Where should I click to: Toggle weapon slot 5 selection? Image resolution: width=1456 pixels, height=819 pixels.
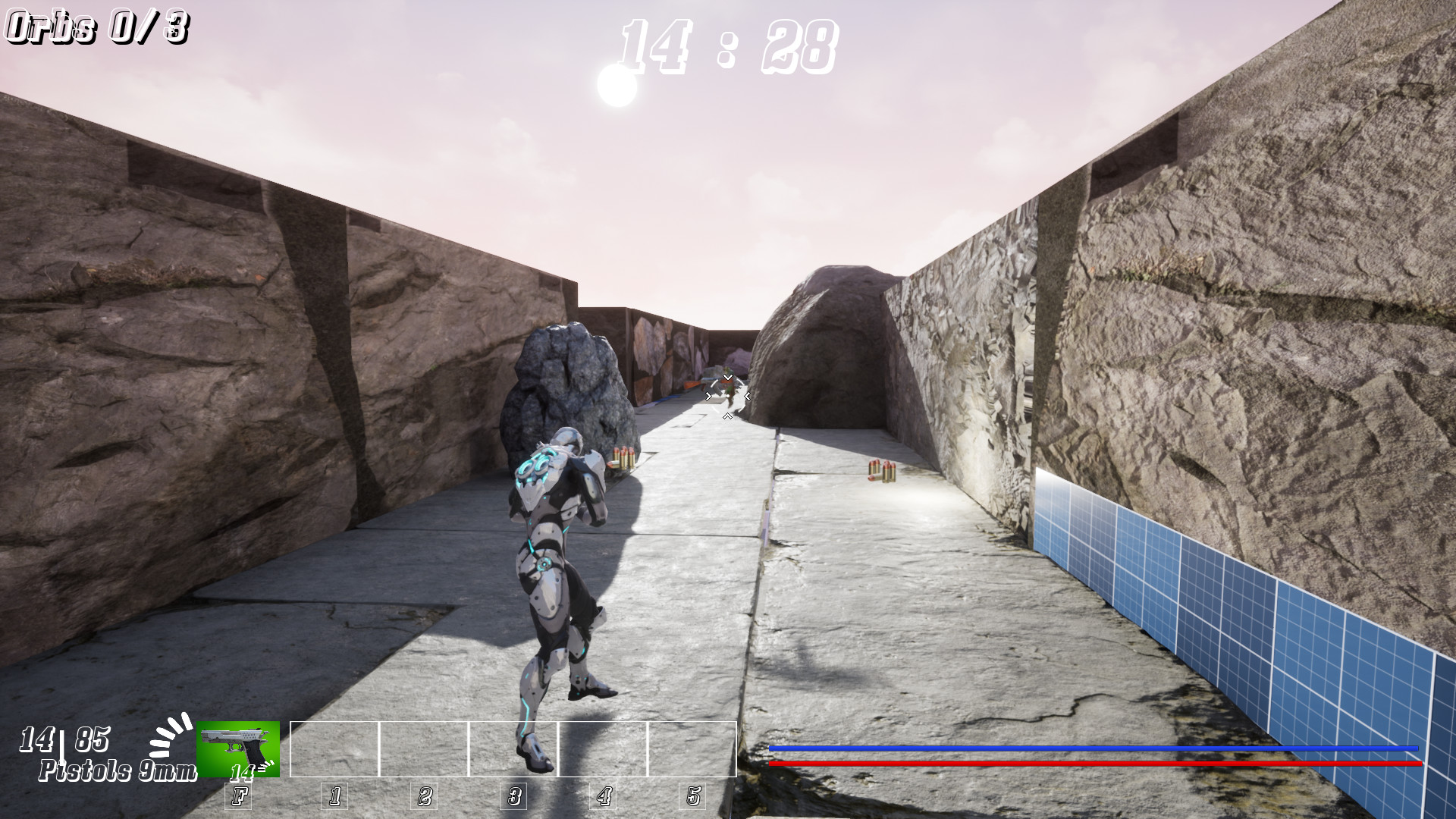[692, 796]
